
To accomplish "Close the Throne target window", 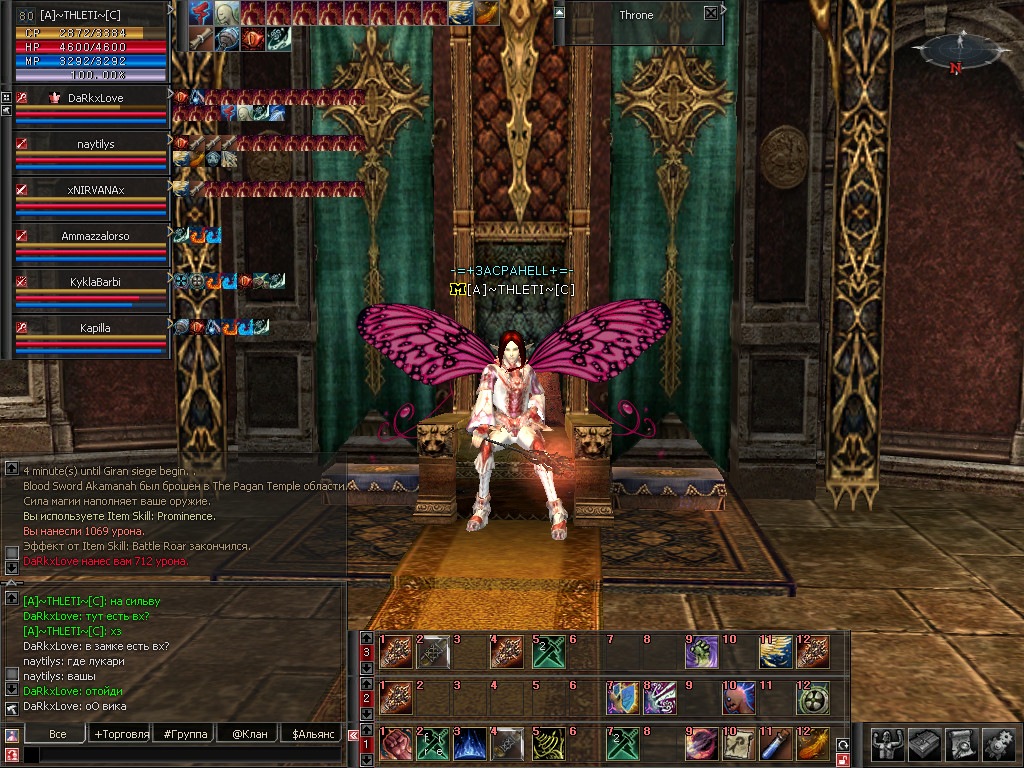I will 710,14.
